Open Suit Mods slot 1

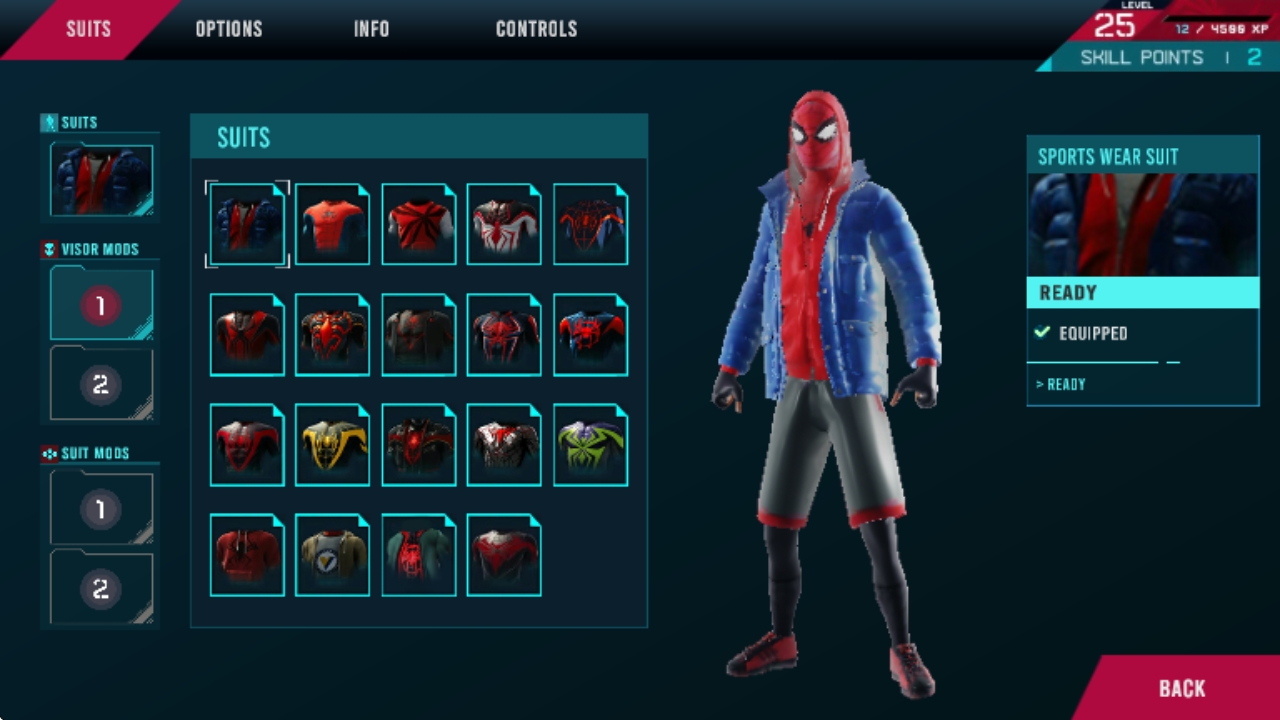(x=101, y=509)
